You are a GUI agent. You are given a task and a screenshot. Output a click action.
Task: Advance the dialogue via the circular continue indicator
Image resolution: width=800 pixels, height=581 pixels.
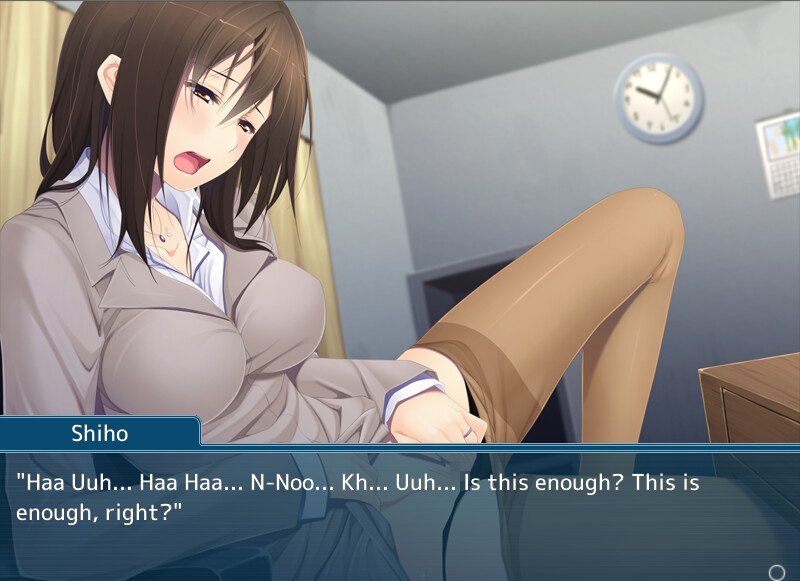tap(777, 572)
